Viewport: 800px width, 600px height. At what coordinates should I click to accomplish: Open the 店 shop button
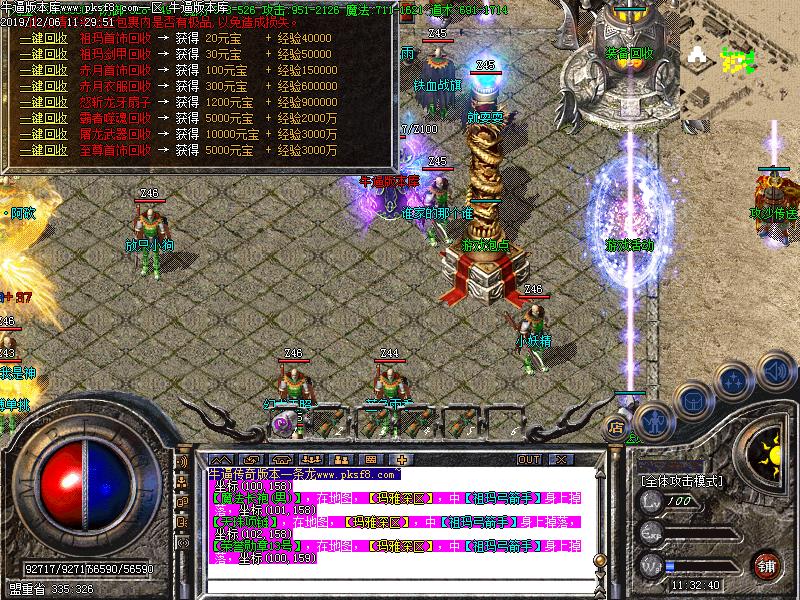point(615,427)
